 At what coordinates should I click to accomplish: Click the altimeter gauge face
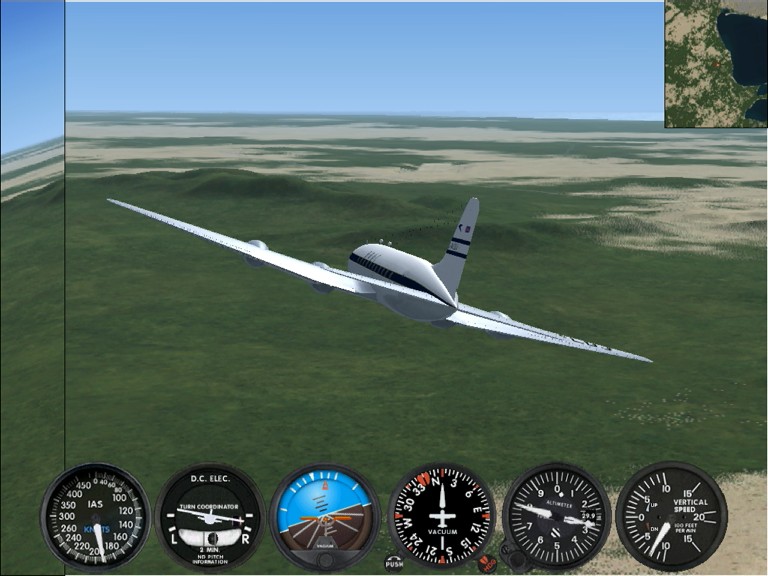[x=556, y=516]
